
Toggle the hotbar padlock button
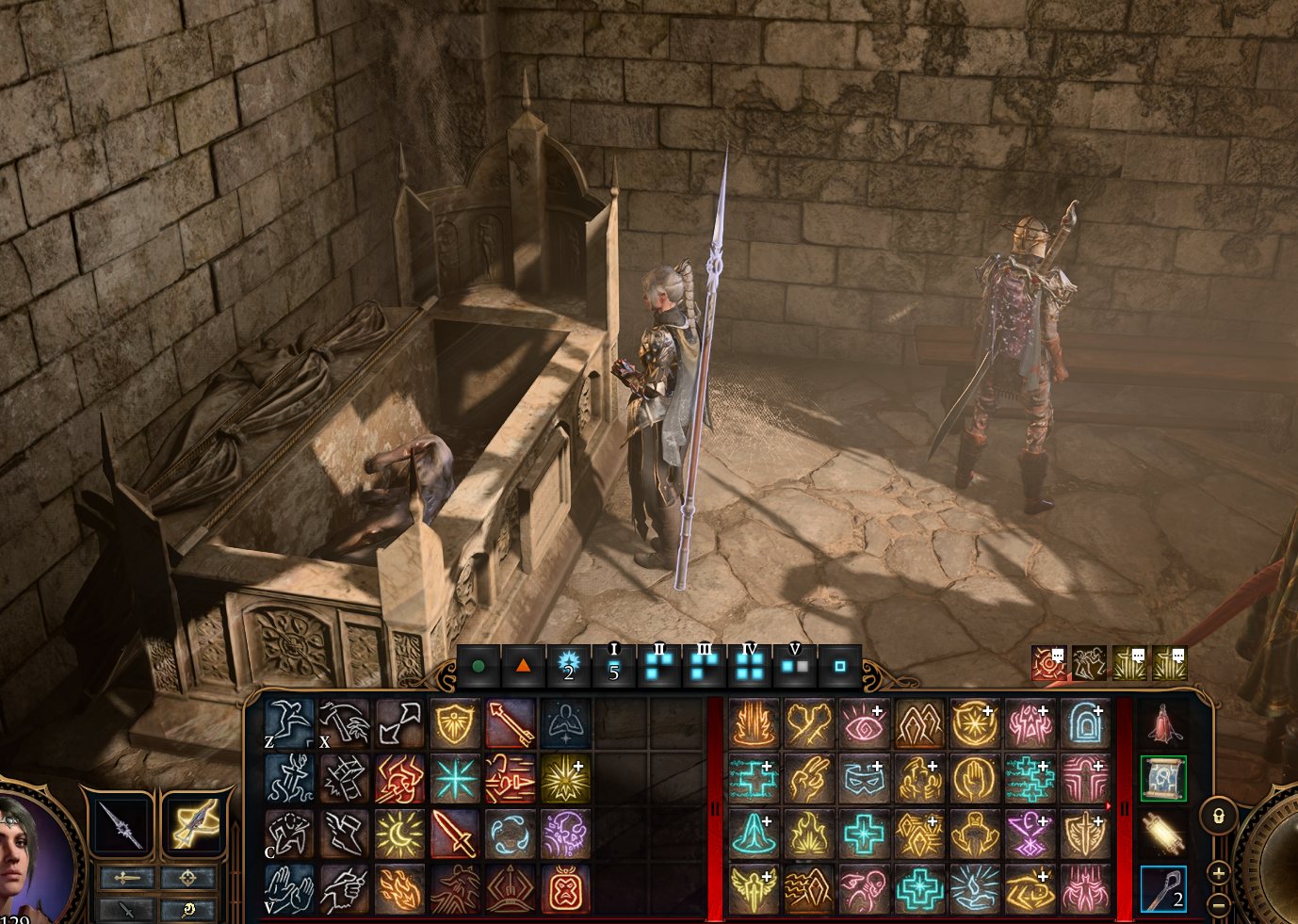(1218, 816)
